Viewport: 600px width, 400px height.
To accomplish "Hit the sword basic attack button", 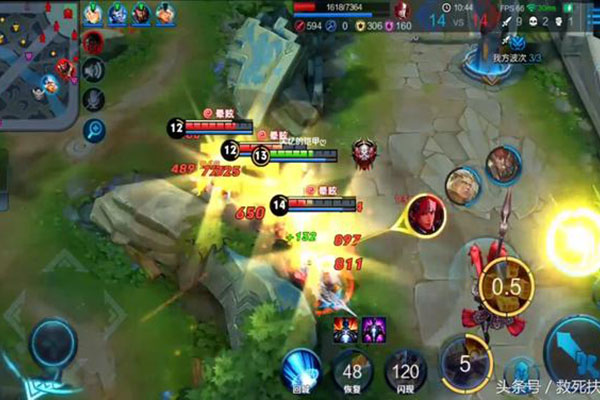I will [x=570, y=350].
